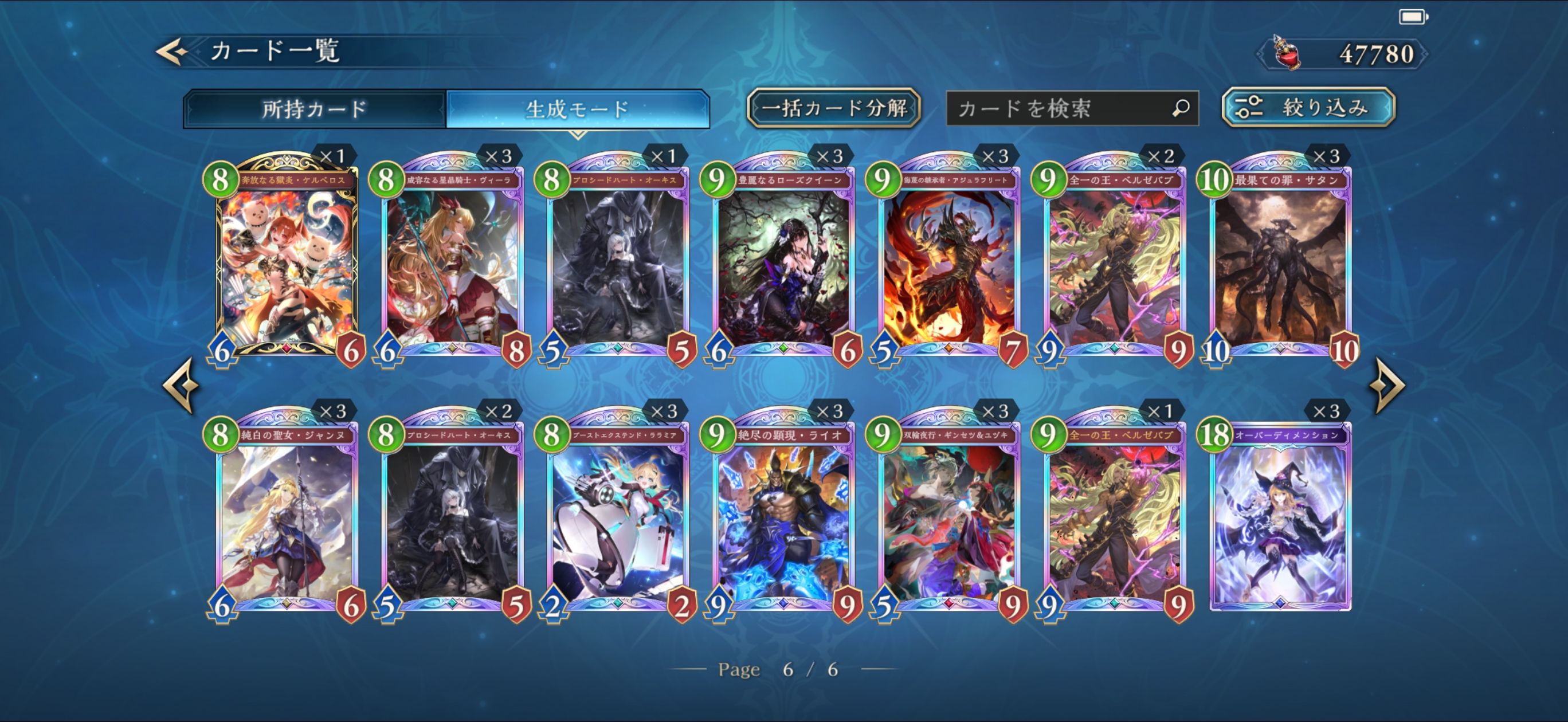This screenshot has height=722, width=1568.
Task: Switch to the 所持カード tab
Action: tap(314, 109)
